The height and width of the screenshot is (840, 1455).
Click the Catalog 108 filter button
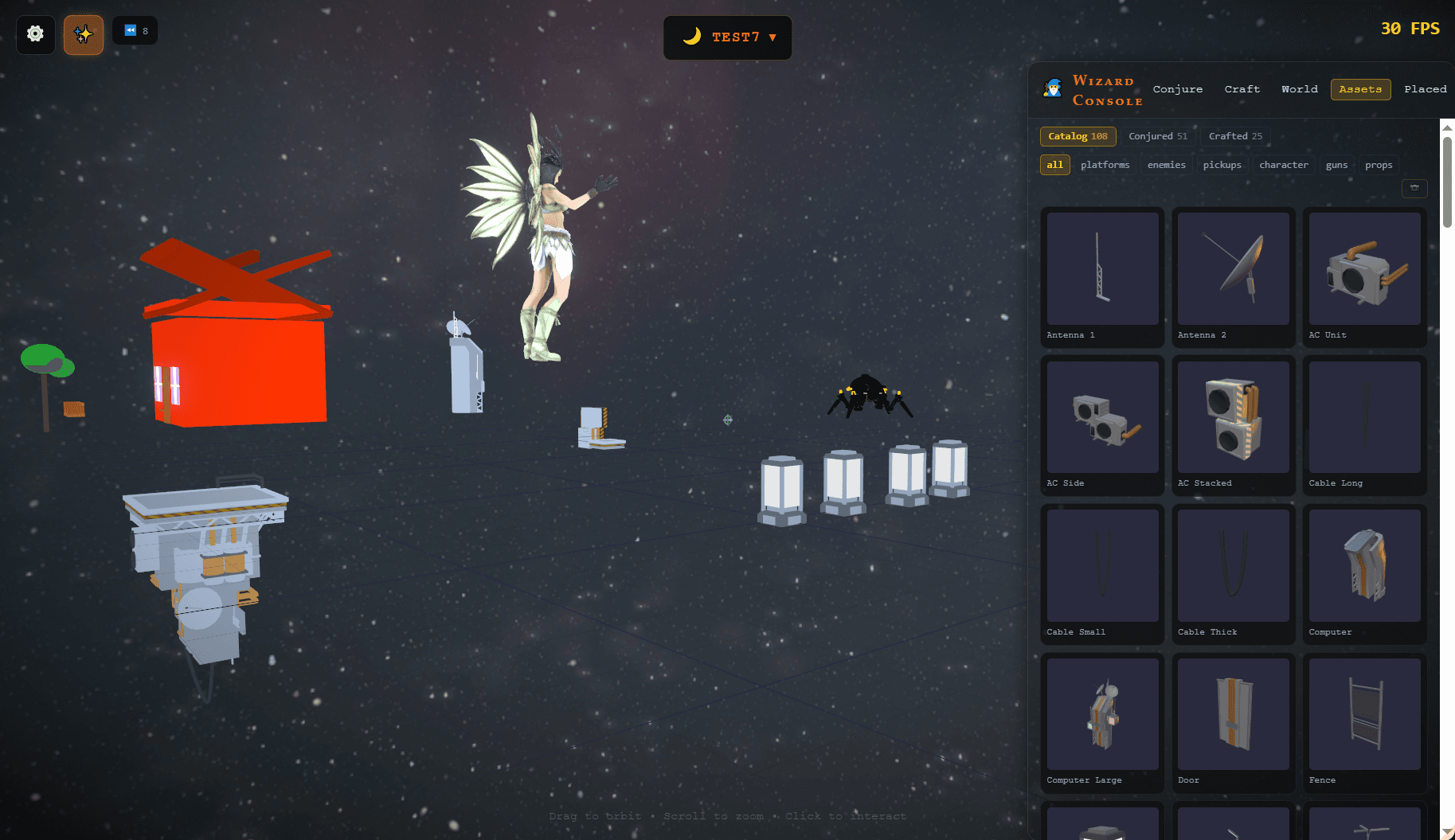coord(1078,136)
